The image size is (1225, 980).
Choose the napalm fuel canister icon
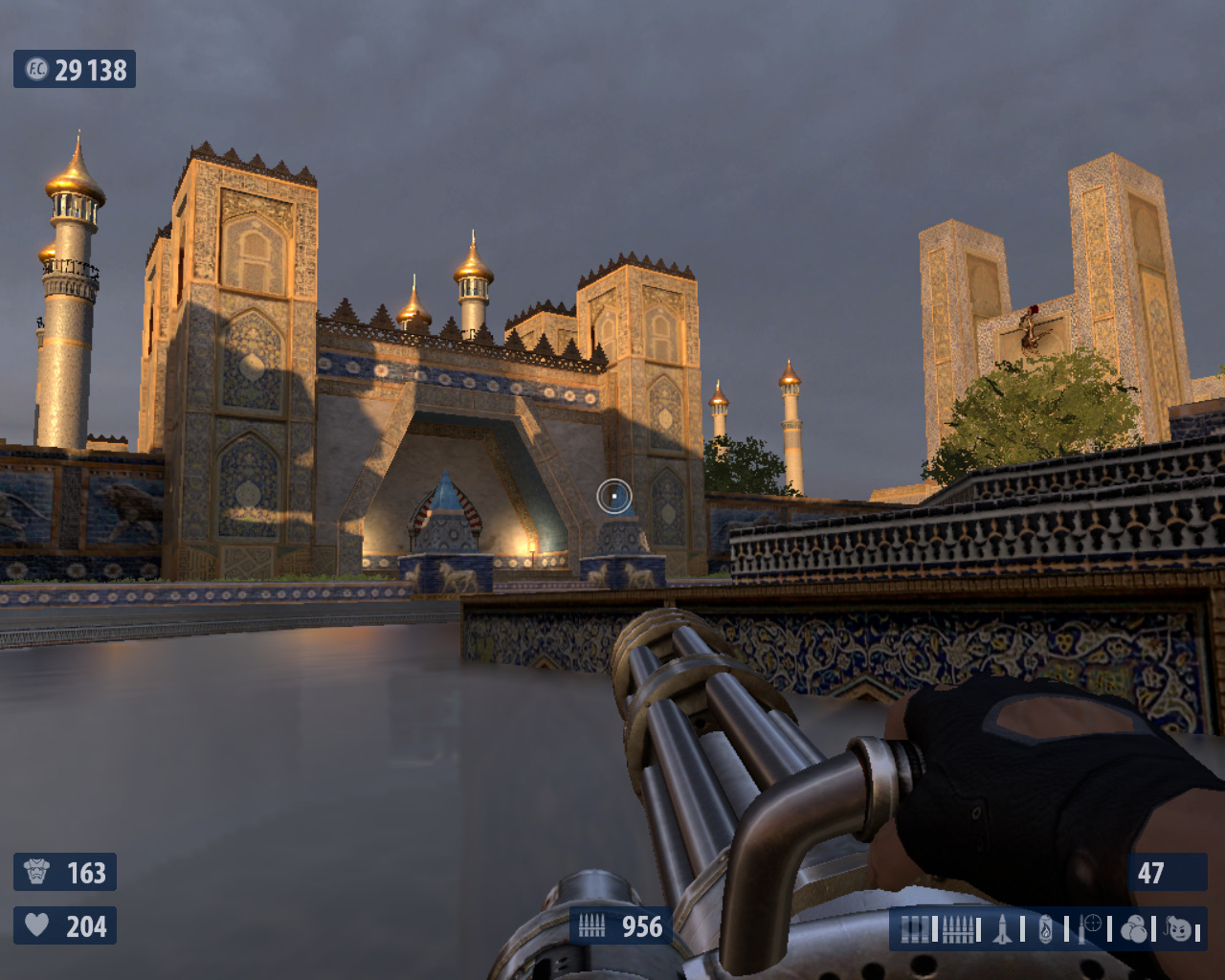tap(1046, 929)
